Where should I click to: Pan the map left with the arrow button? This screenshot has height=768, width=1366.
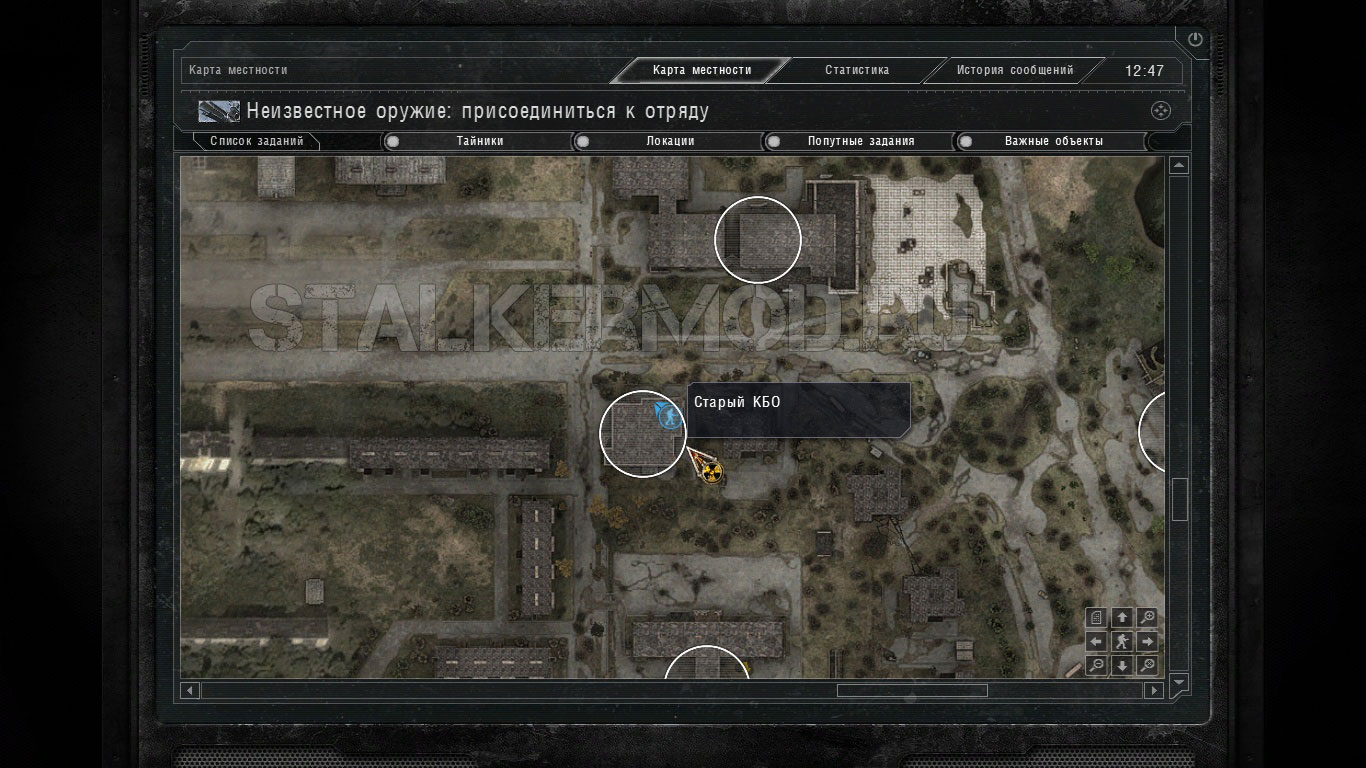[x=1097, y=641]
